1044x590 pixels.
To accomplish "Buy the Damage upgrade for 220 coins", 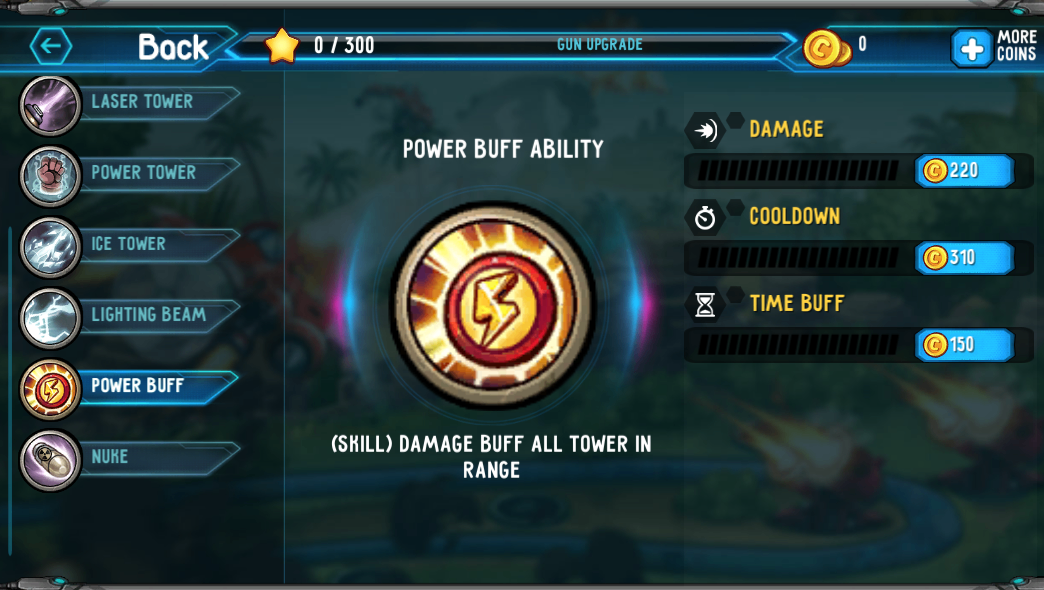I will point(964,171).
